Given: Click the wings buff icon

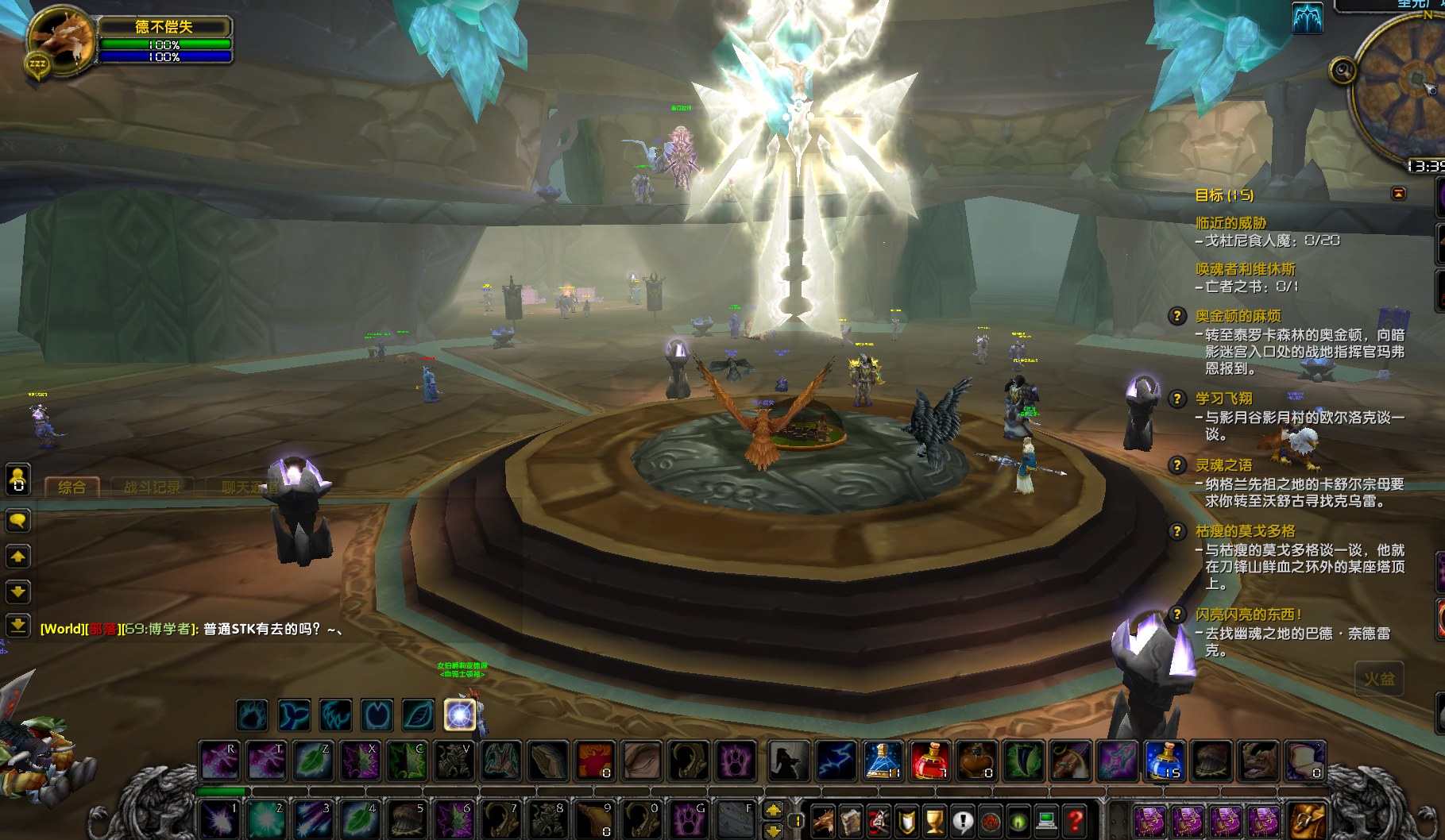Looking at the screenshot, I should pos(1307,17).
